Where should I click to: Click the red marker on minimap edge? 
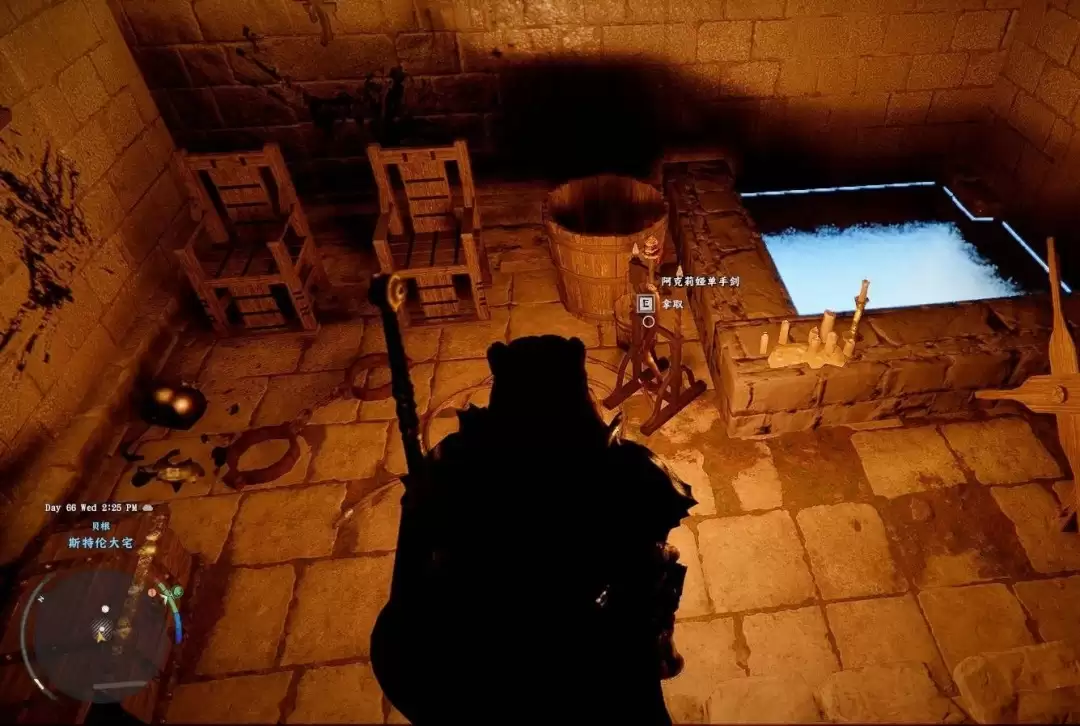[x=152, y=592]
